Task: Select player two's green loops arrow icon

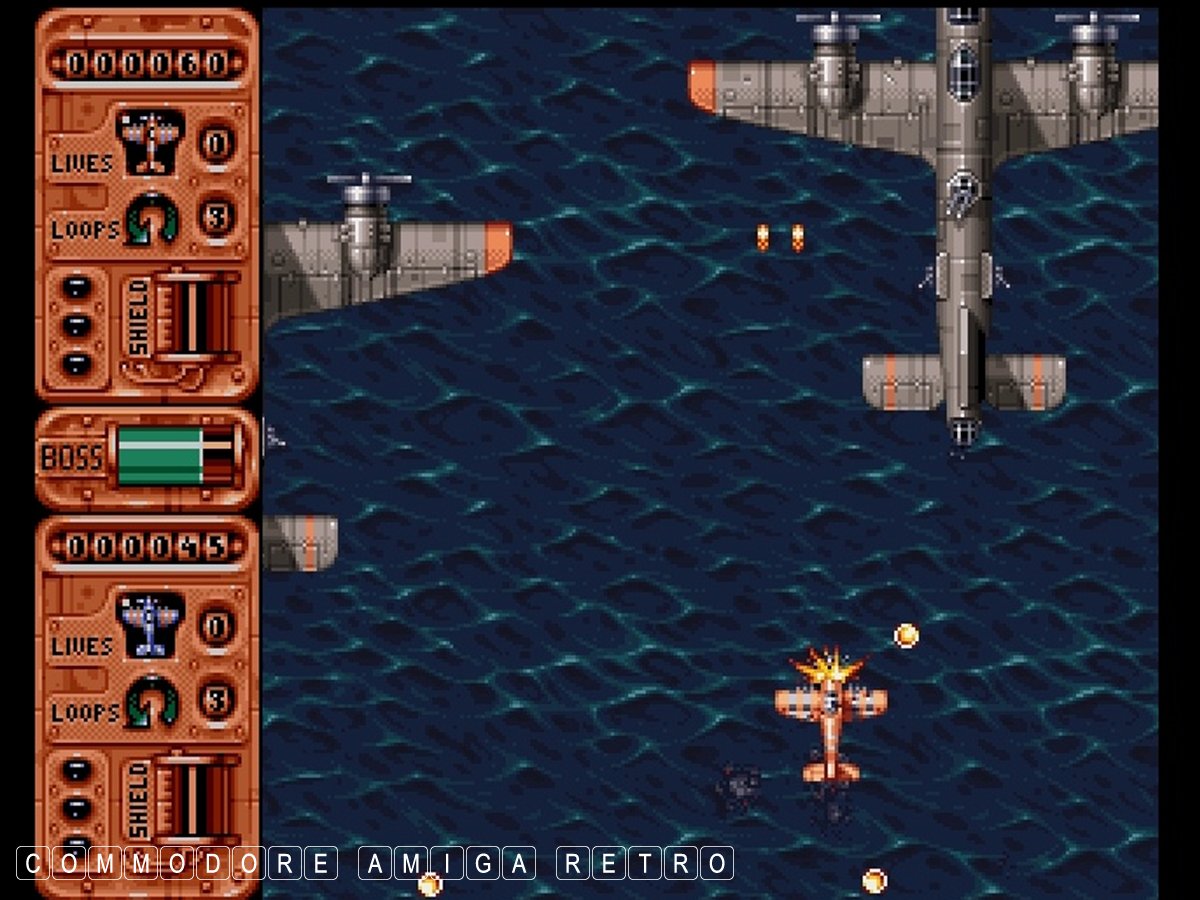Action: pyautogui.click(x=152, y=701)
